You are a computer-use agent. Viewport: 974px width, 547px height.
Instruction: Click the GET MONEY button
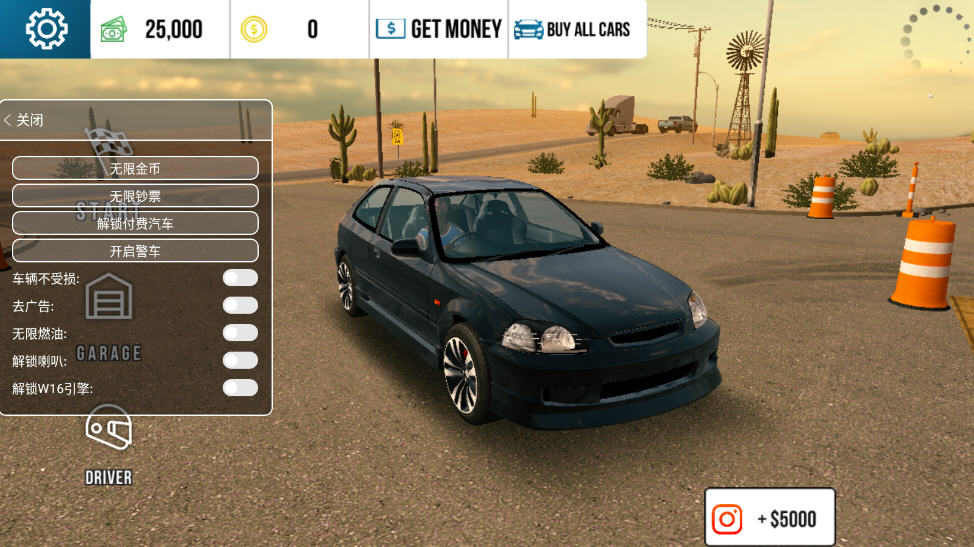[439, 29]
